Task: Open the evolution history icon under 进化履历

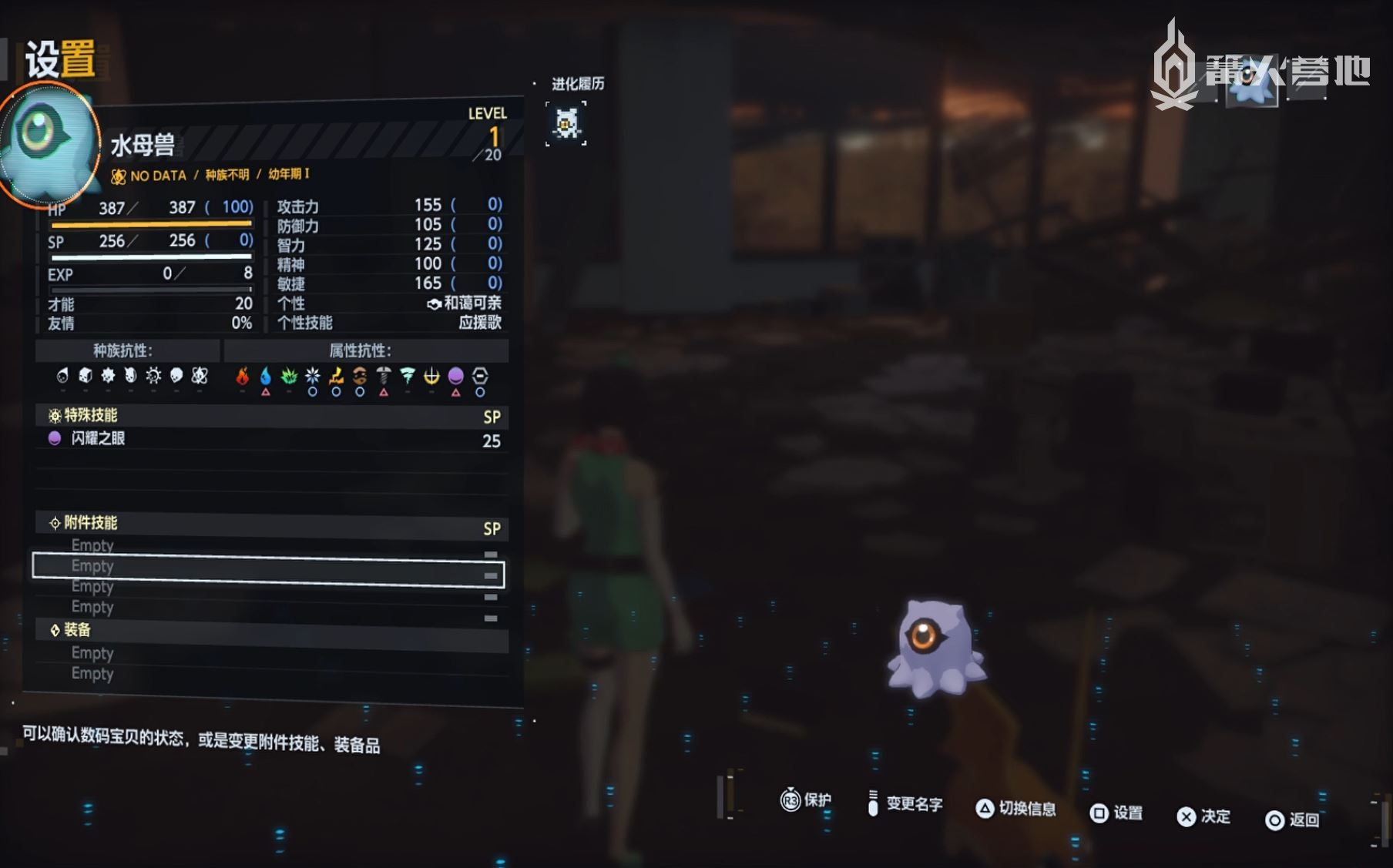Action: tap(566, 123)
